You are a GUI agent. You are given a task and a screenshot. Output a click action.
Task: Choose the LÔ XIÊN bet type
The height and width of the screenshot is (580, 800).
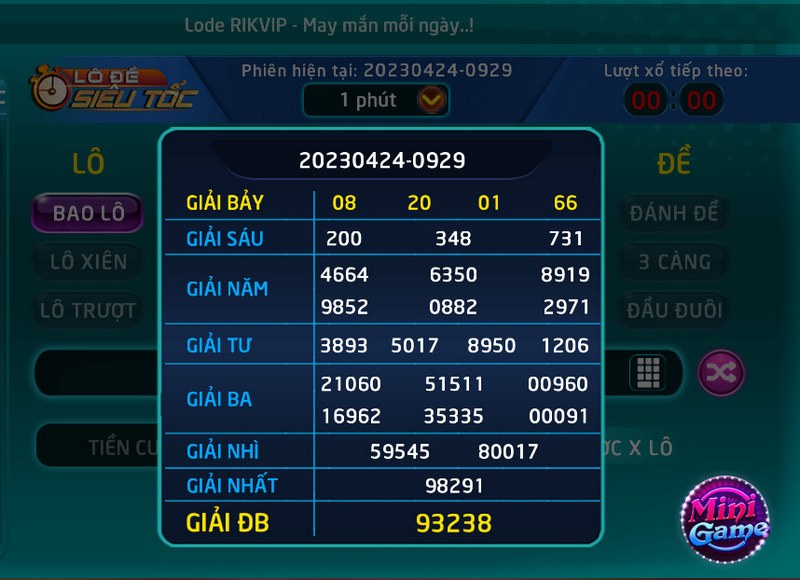pyautogui.click(x=88, y=262)
